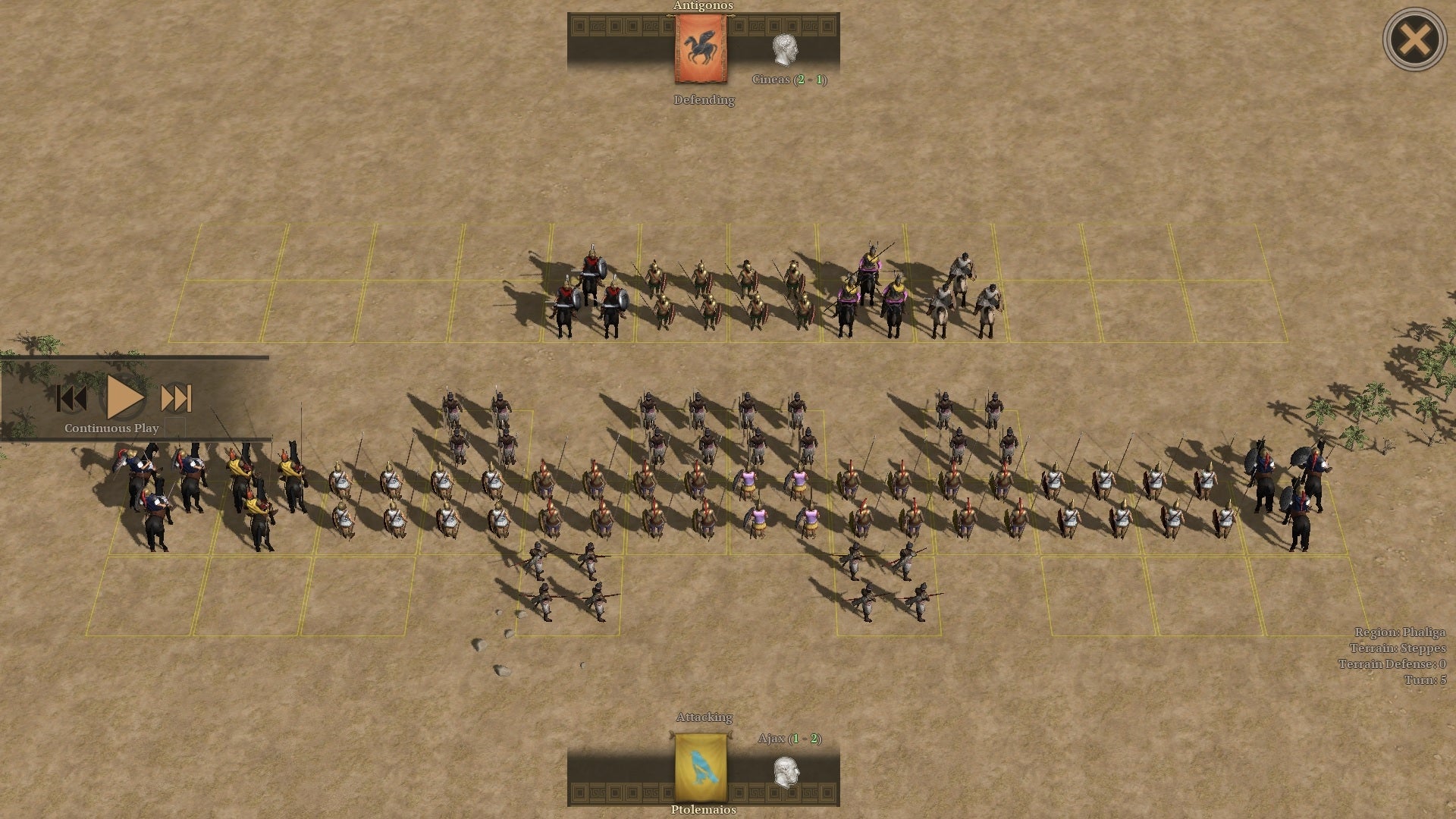
Task: Enable the Continuous Play checkbox
Action: [x=176, y=428]
